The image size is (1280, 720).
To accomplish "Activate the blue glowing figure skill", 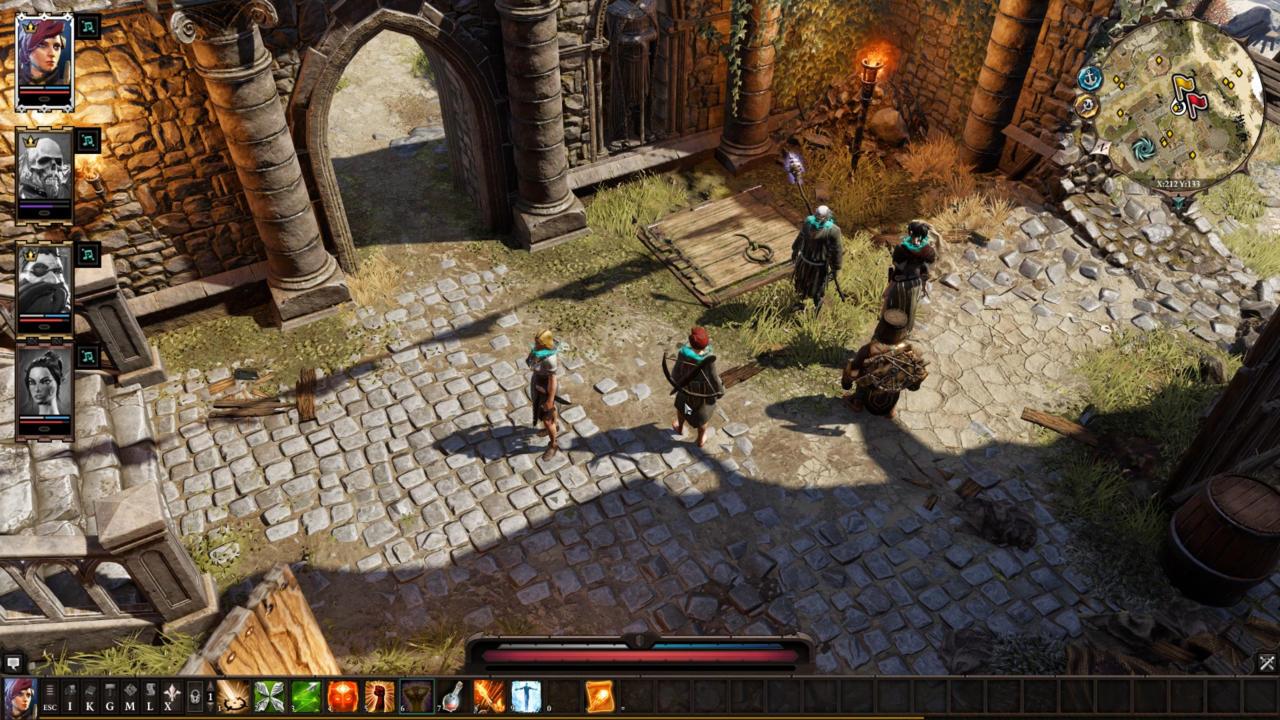I will [x=526, y=696].
